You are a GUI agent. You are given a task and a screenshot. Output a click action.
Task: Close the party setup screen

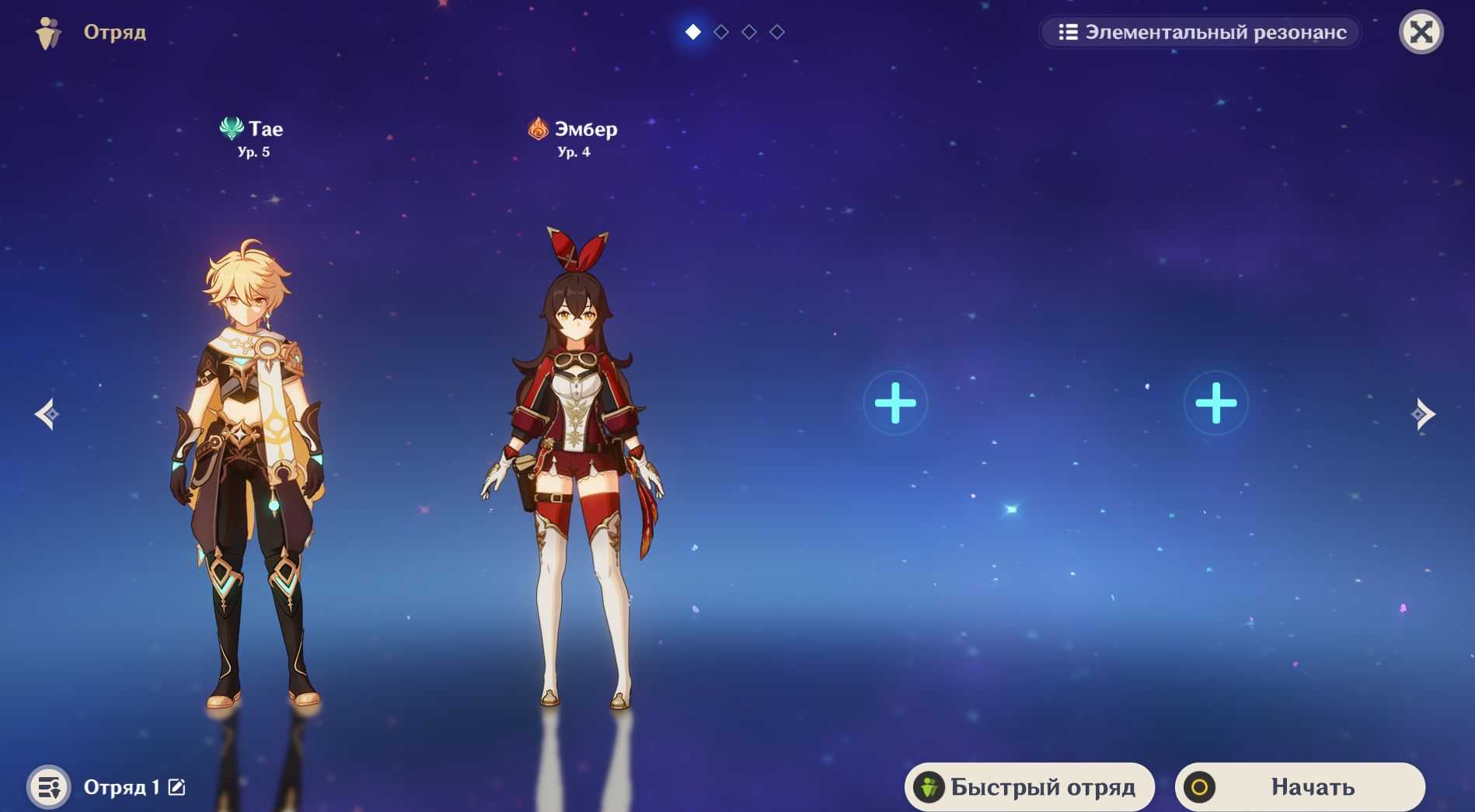[1421, 32]
